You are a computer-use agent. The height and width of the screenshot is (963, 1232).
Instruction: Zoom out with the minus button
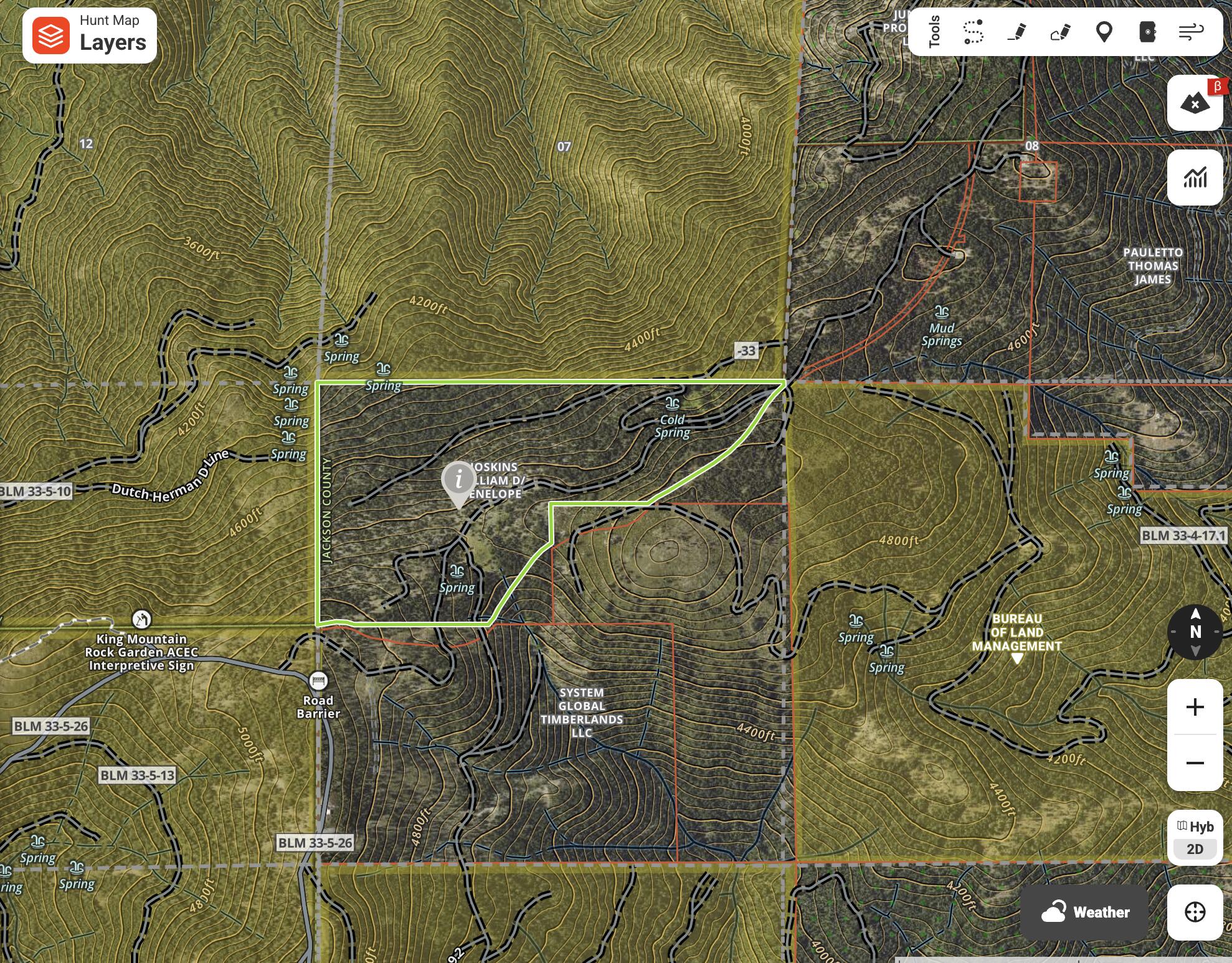pyautogui.click(x=1195, y=763)
